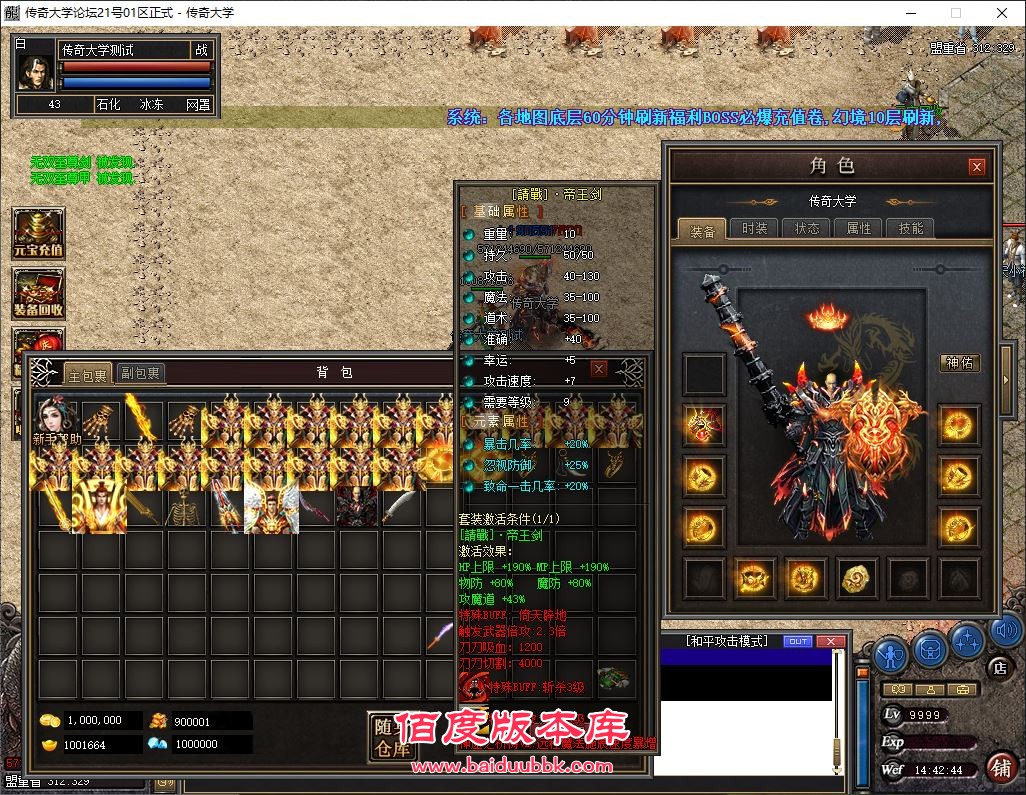The image size is (1026, 795).
Task: Click the 神佑 button in character panel
Action: 960,363
